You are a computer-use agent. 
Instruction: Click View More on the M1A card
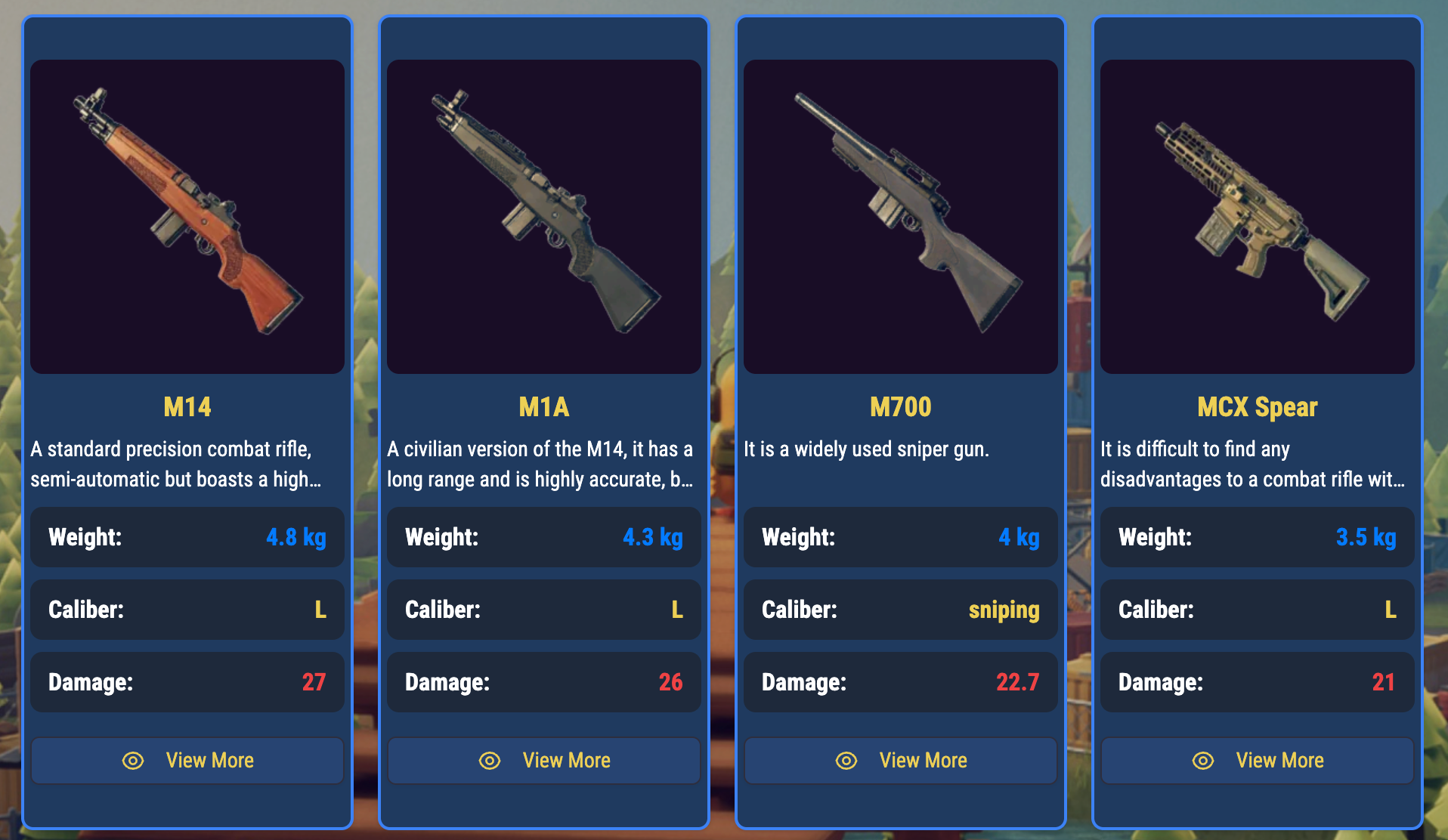click(544, 761)
